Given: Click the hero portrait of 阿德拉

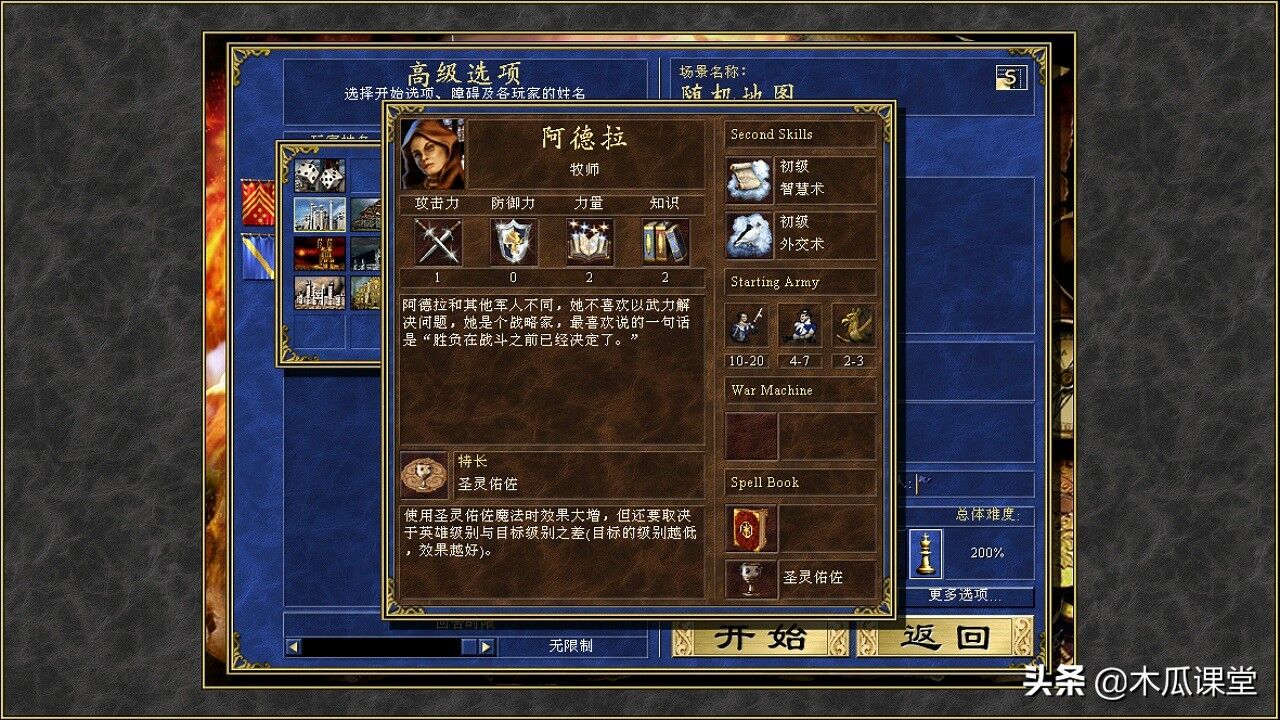Looking at the screenshot, I should click(431, 152).
